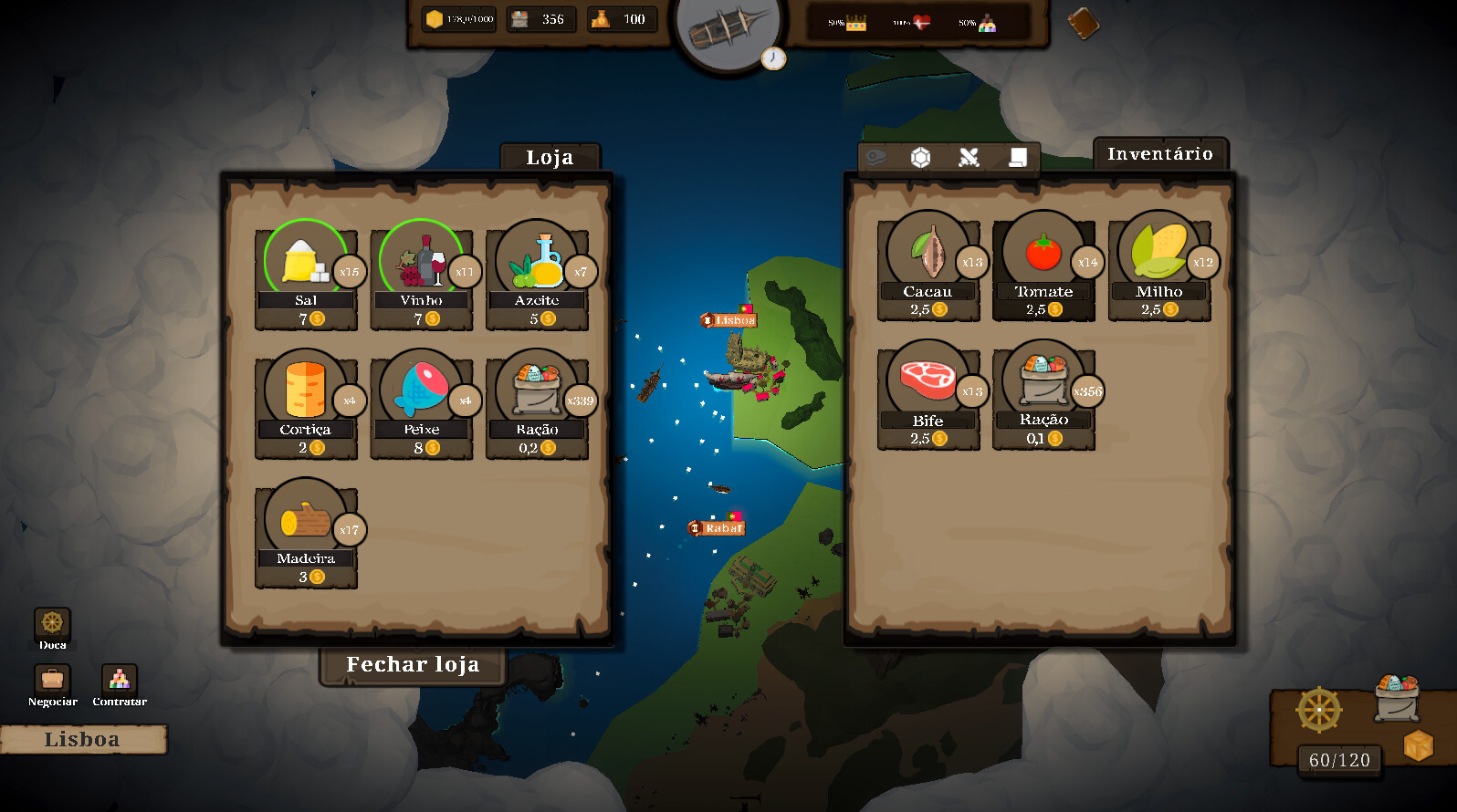Pick the Azeite shop item
The image size is (1457, 812).
coord(537,264)
